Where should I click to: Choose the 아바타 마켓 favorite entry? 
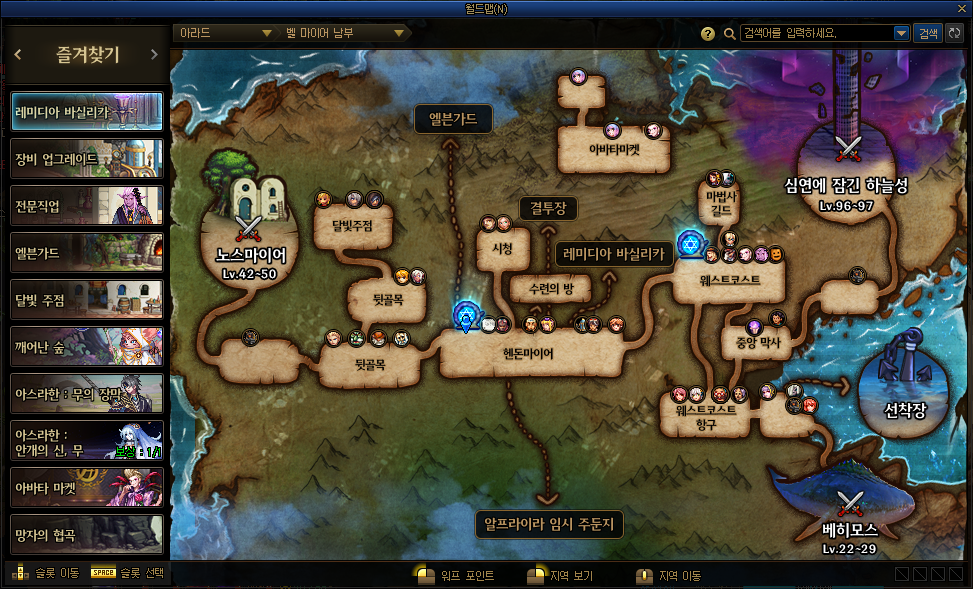tap(86, 487)
